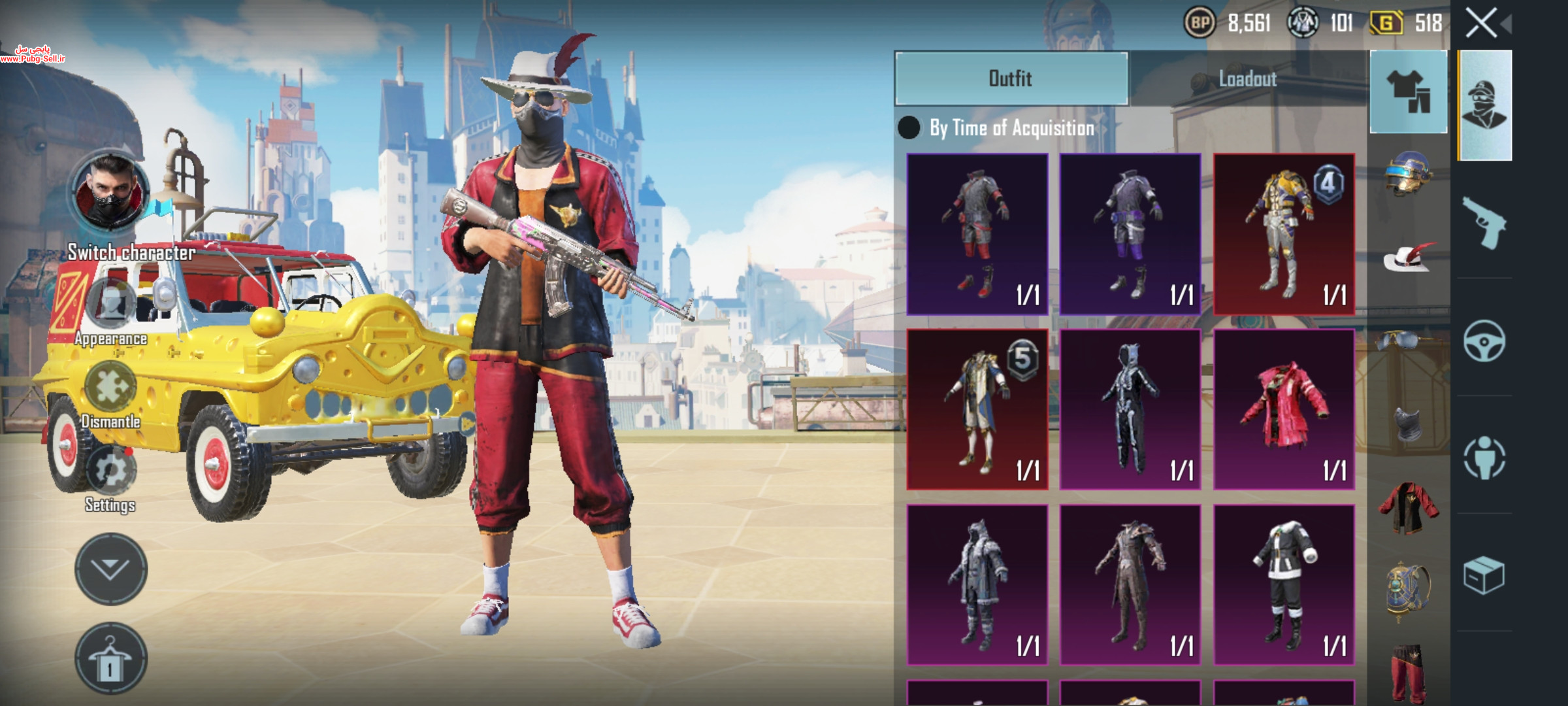Close the inventory screen
This screenshot has width=1568, height=706.
pyautogui.click(x=1481, y=24)
